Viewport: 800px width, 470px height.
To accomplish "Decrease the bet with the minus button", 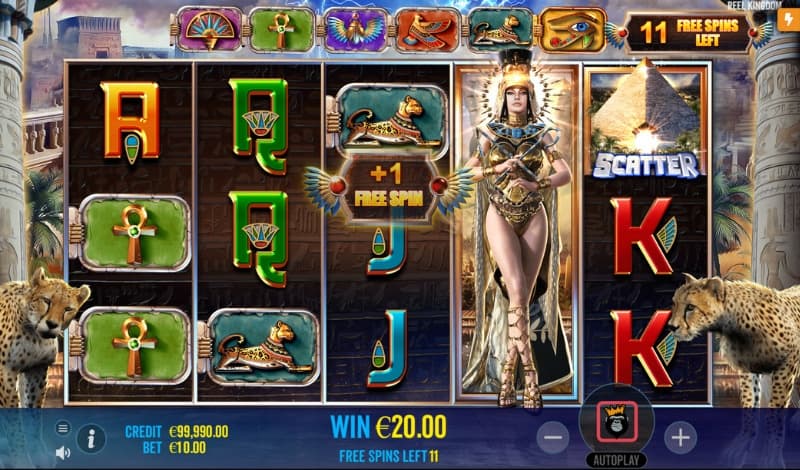I will tap(553, 436).
